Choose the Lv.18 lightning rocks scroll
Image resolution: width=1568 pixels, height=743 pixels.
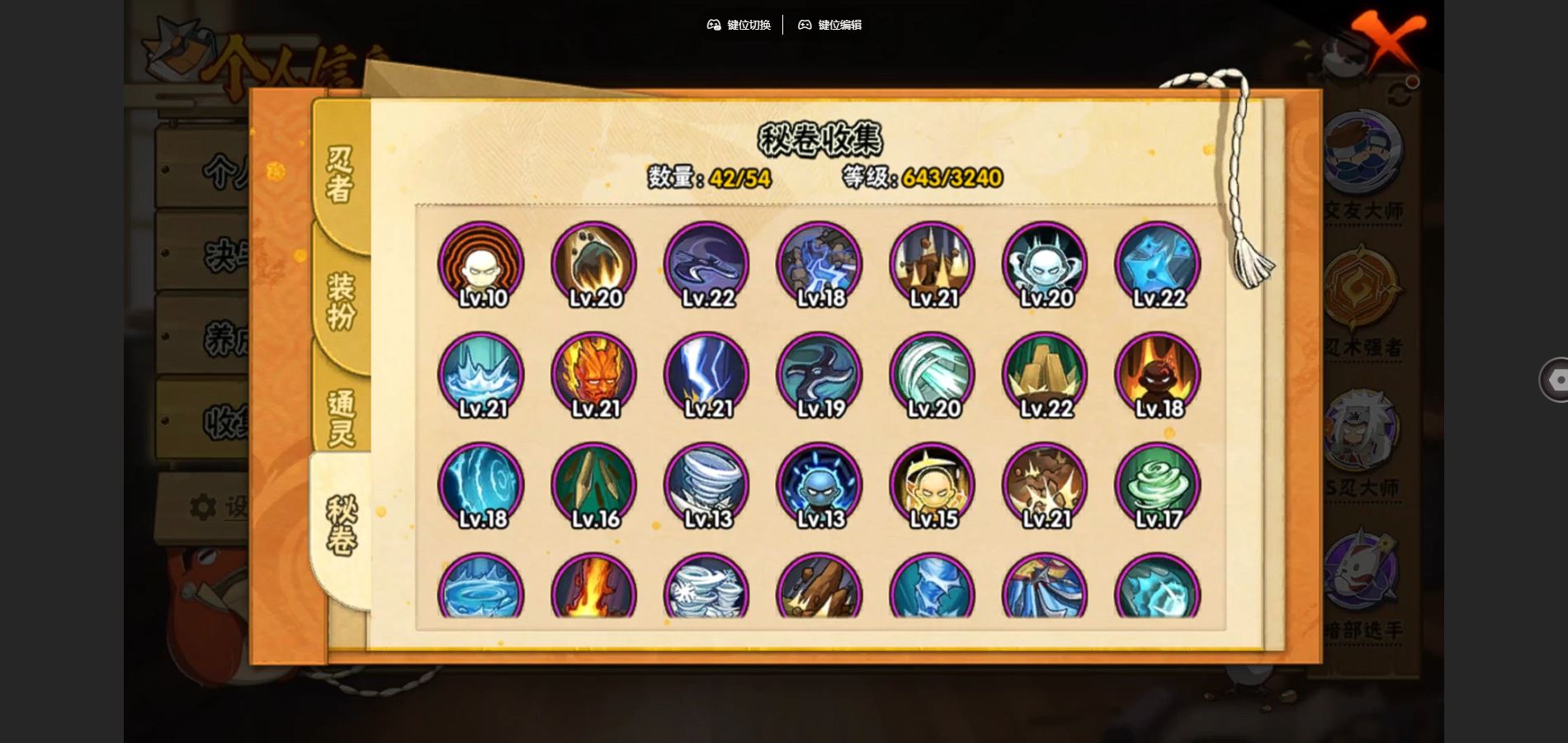coord(819,264)
